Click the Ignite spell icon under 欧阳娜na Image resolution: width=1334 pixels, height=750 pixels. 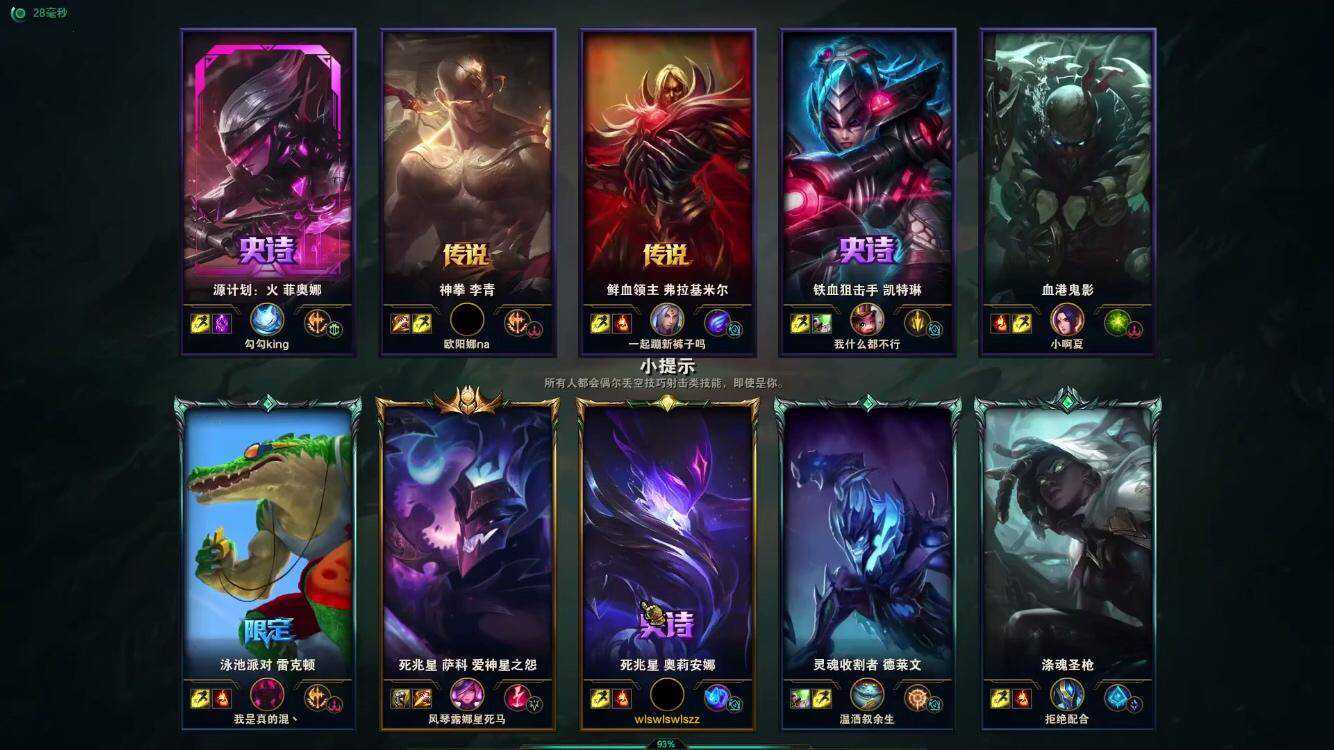pos(399,322)
